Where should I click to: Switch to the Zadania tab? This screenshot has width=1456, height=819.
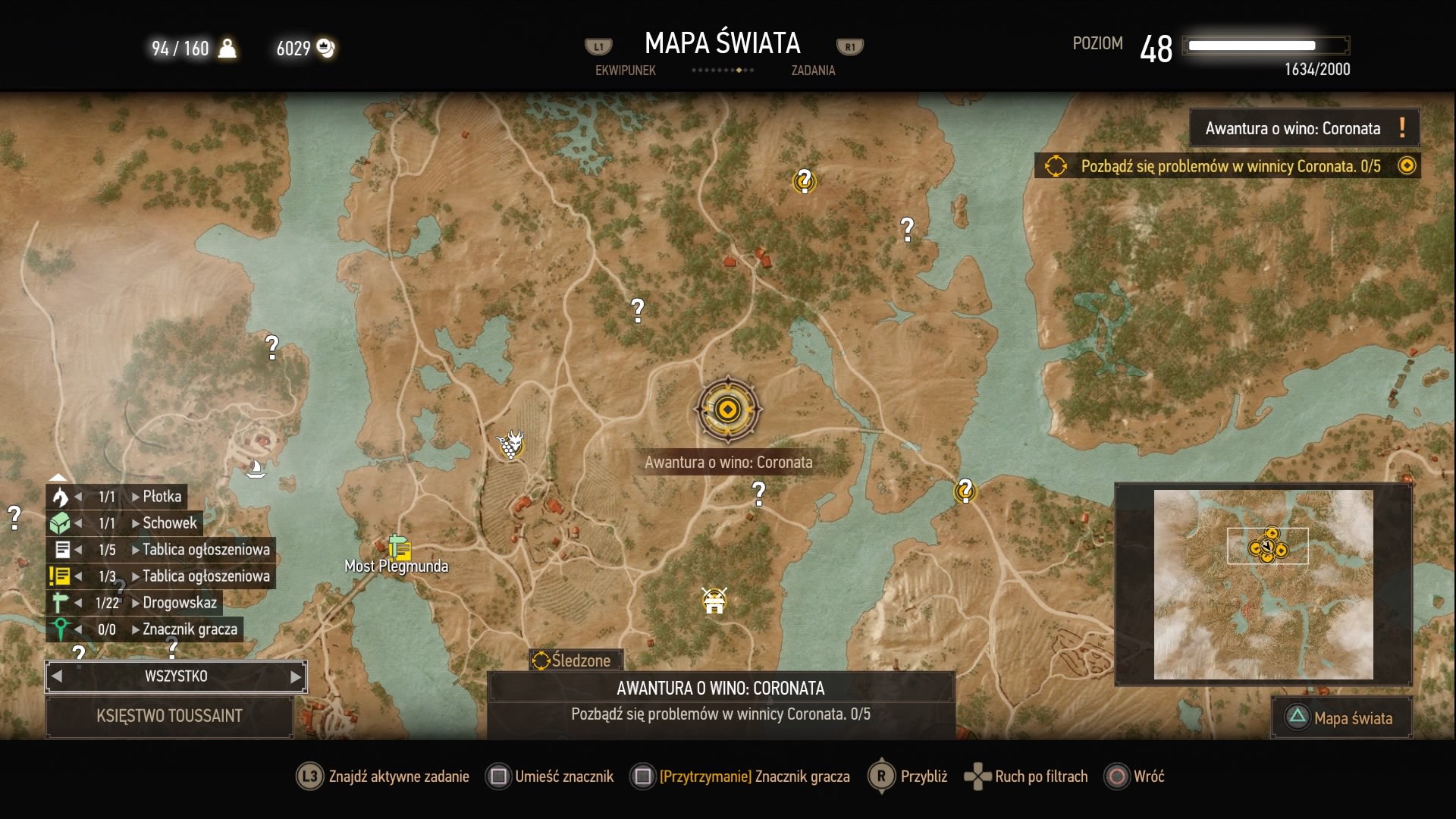pos(813,71)
